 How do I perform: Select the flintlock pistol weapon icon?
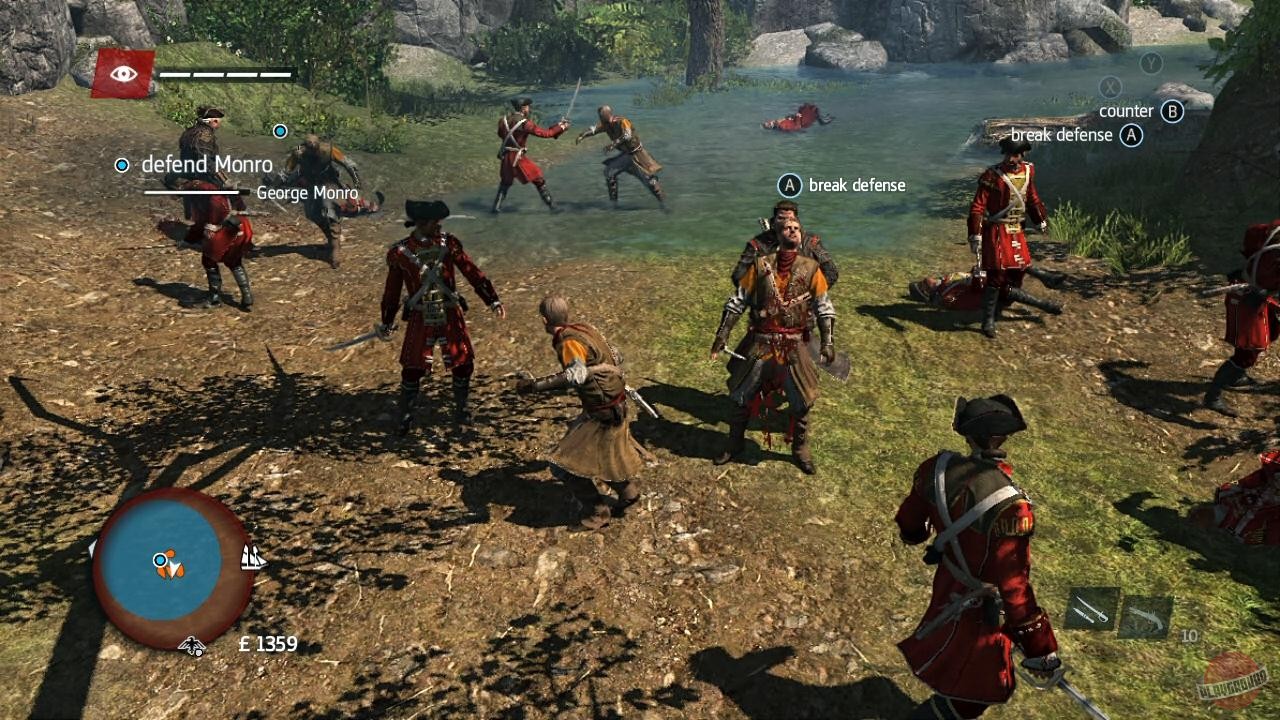click(1145, 615)
